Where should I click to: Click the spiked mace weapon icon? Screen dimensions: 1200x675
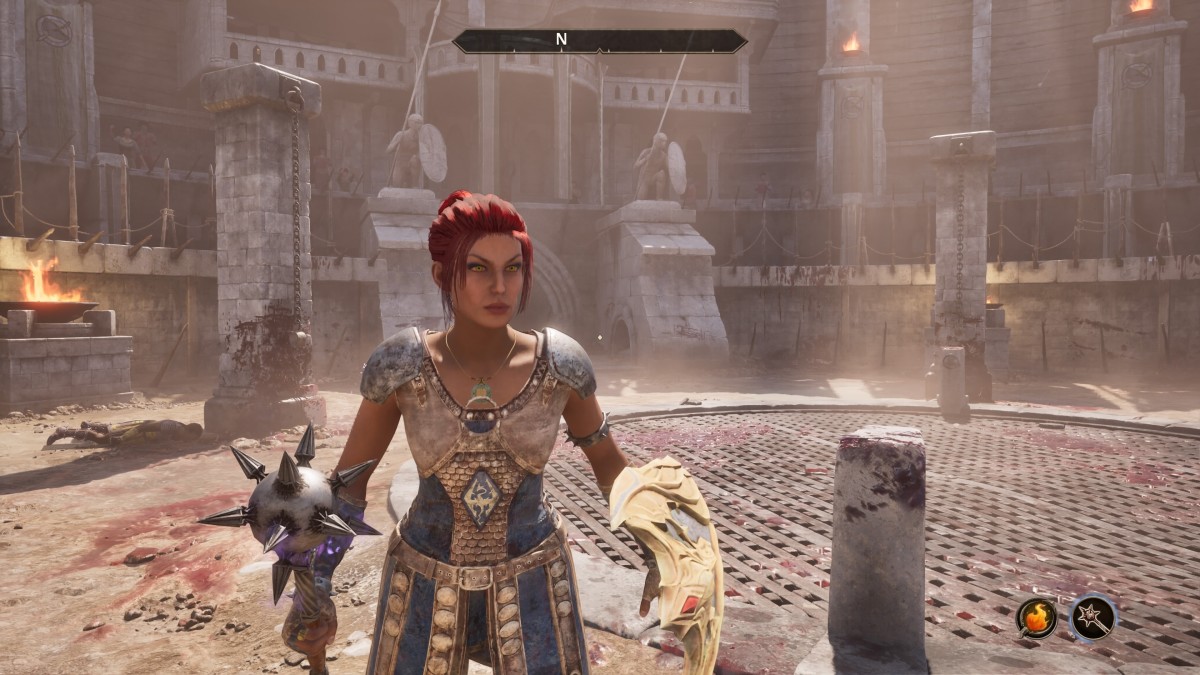coord(1092,617)
